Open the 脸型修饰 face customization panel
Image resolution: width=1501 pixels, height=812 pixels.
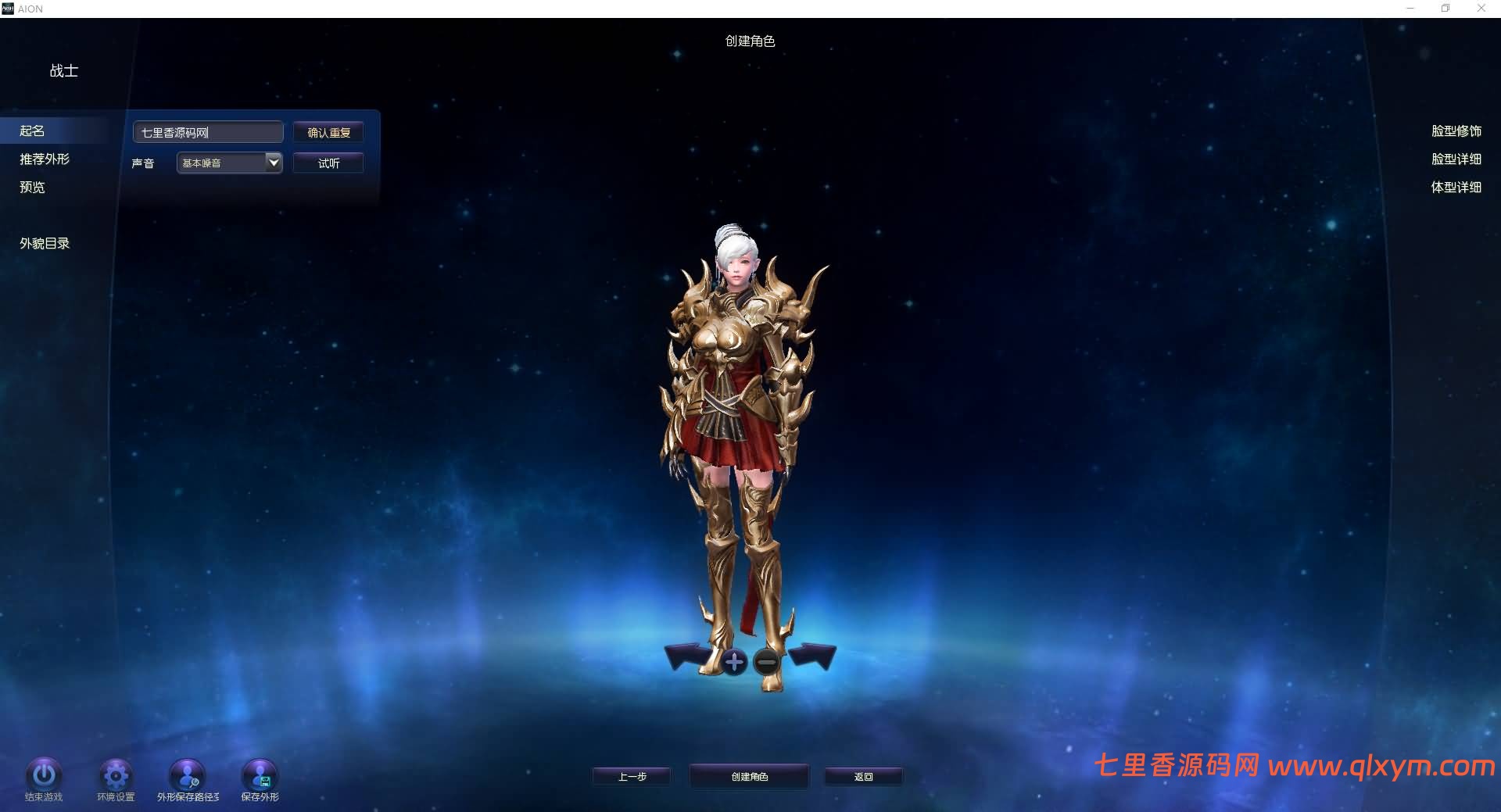[x=1456, y=131]
